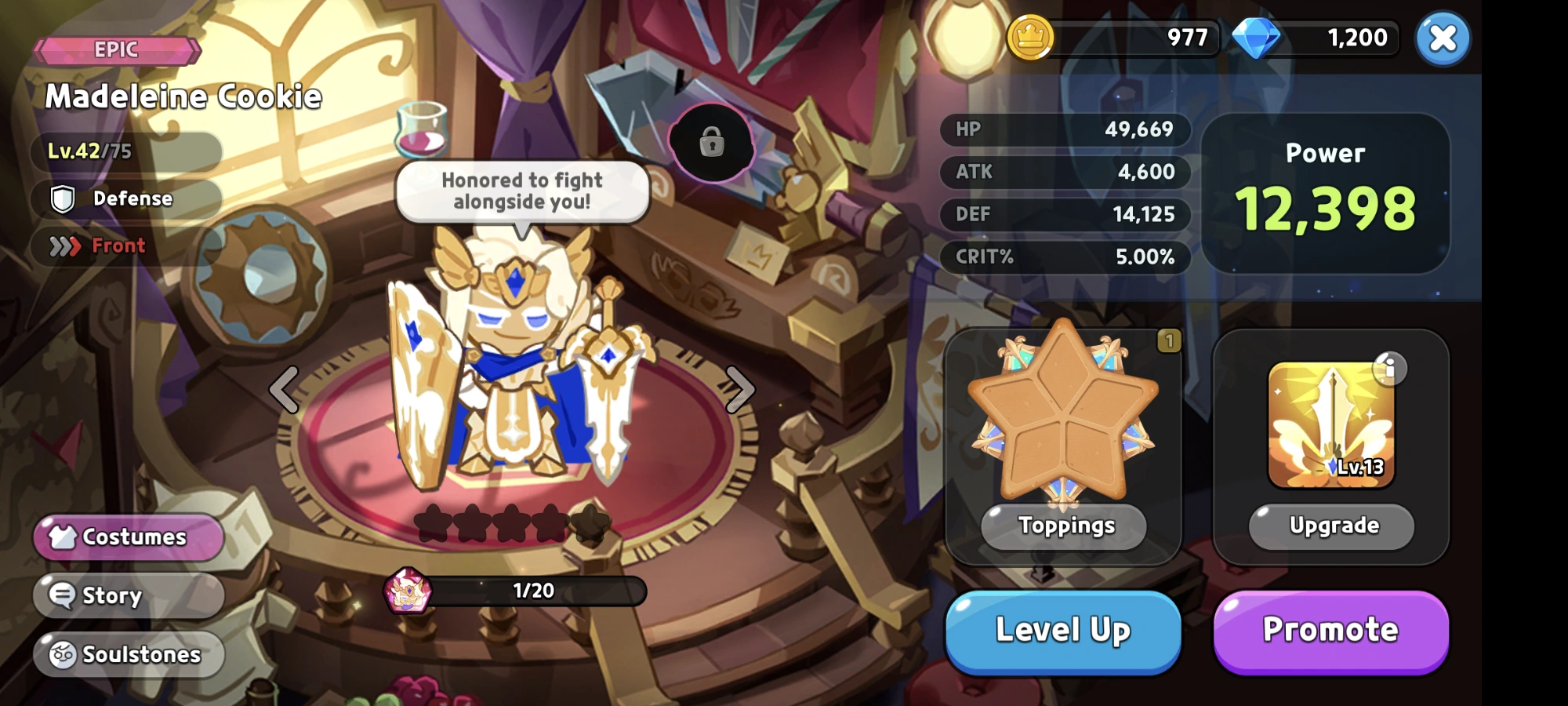This screenshot has width=1568, height=706.
Task: Tap Madeleine Cookie's speech bubble
Action: [x=523, y=191]
